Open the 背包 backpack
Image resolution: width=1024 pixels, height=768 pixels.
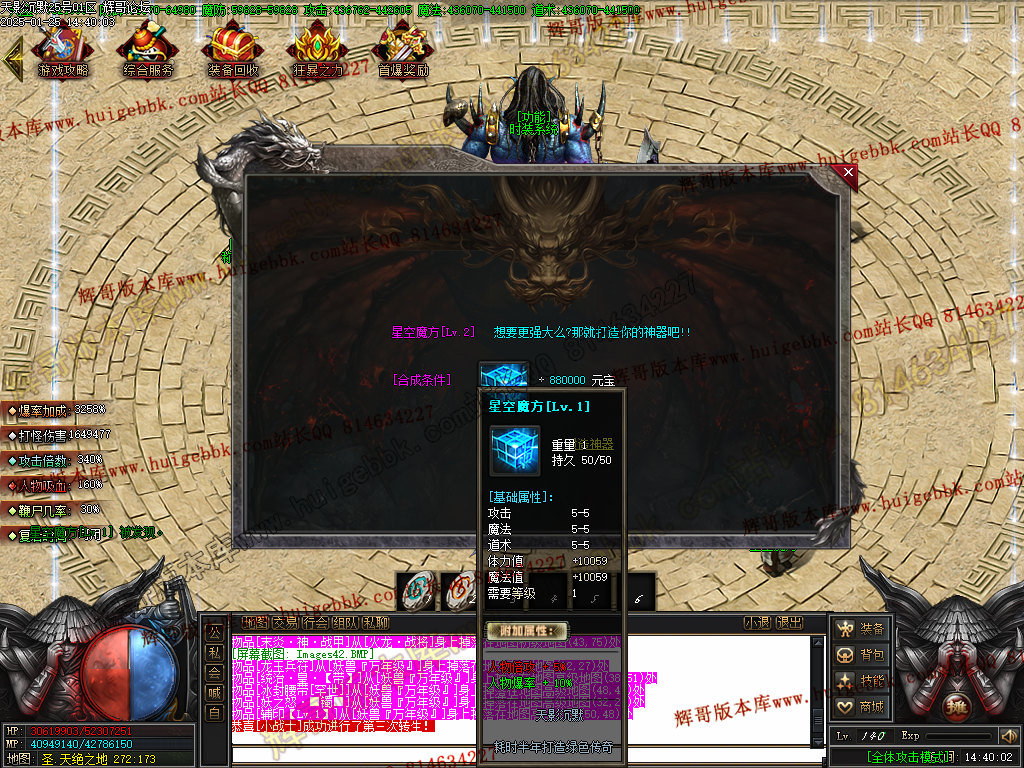(x=860, y=655)
